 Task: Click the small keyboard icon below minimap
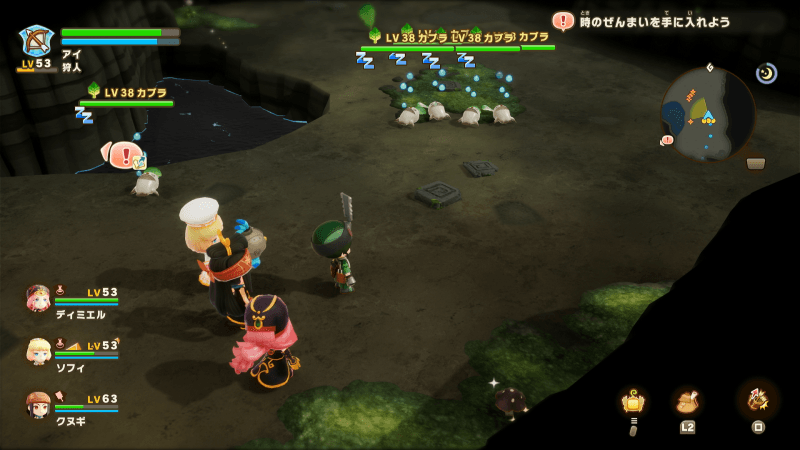point(756,164)
